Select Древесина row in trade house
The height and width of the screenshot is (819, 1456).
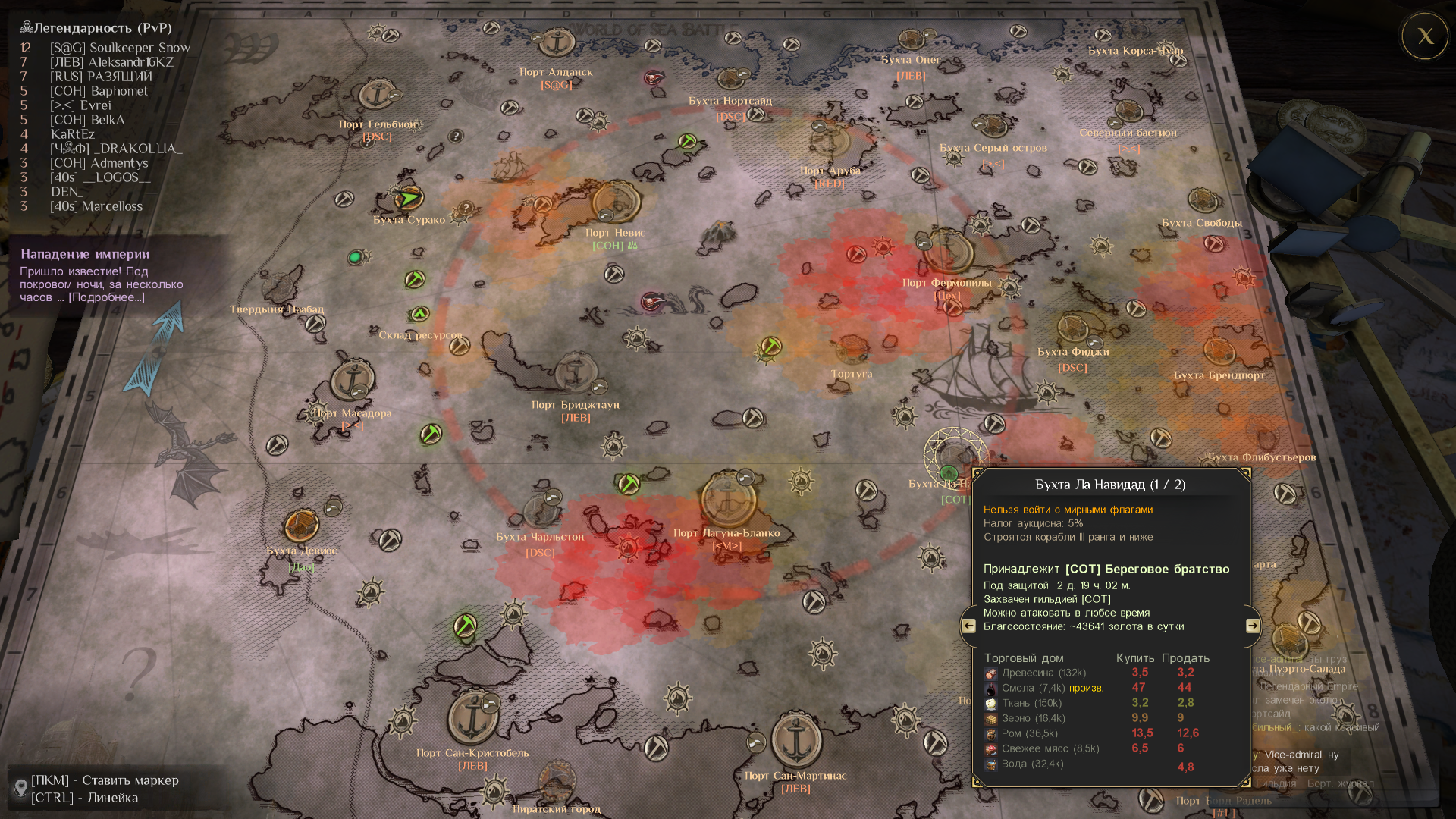pyautogui.click(x=1043, y=673)
